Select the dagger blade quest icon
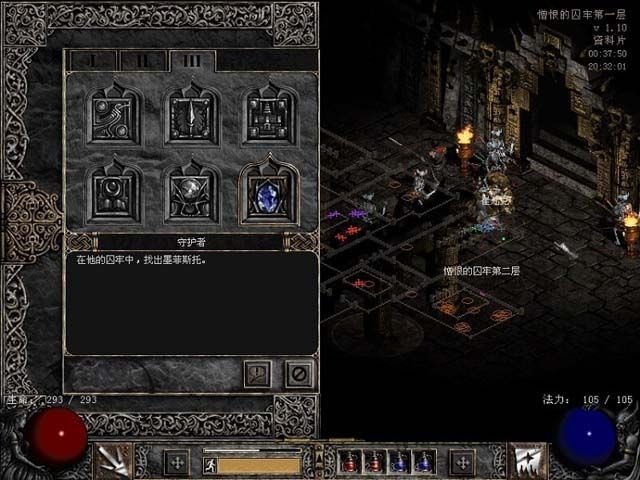Viewport: 640px width, 480px height. [191, 116]
